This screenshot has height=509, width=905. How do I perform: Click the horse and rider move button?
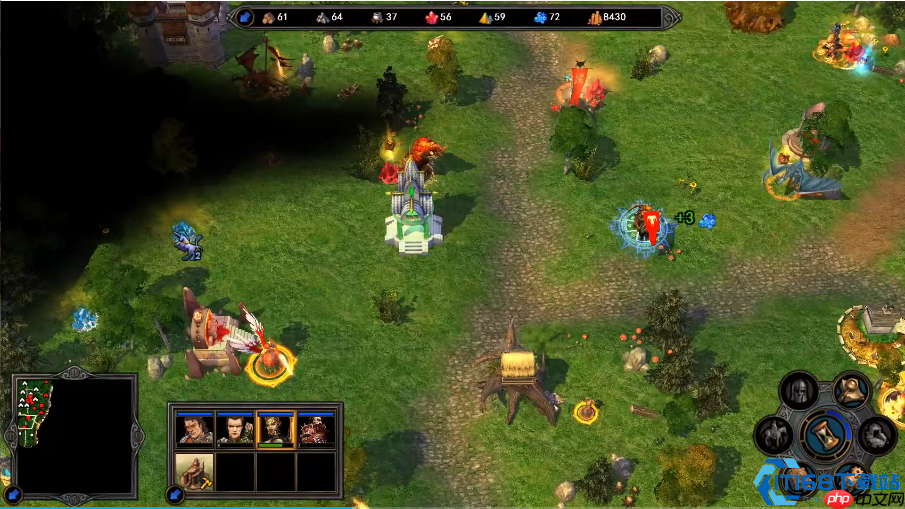775,435
